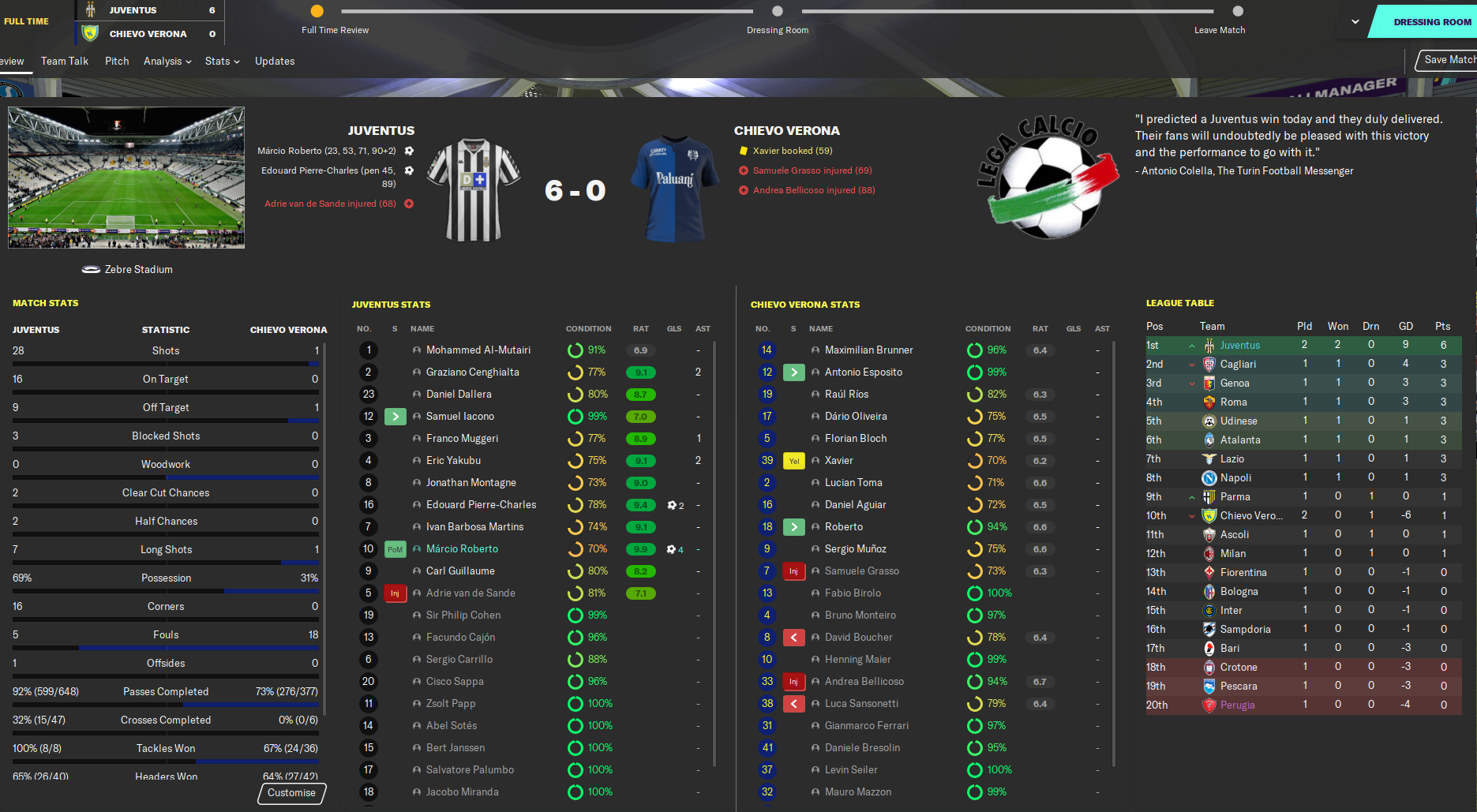
Task: Customise the match stats panel
Action: click(x=291, y=793)
